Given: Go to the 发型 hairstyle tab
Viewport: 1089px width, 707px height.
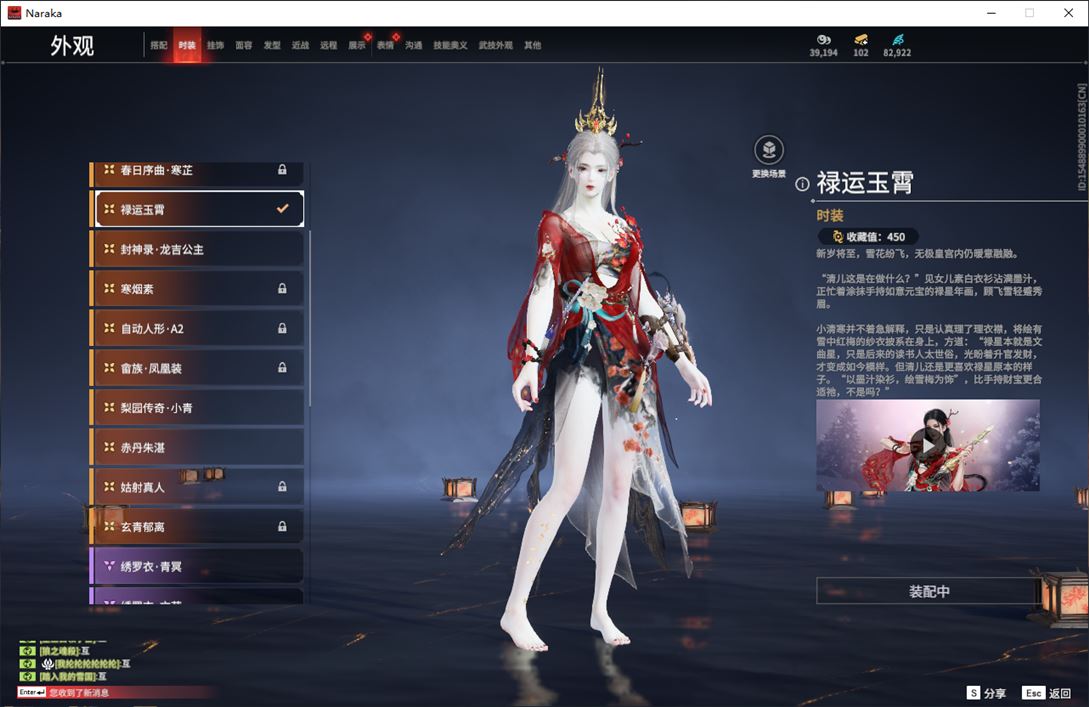Looking at the screenshot, I should pos(272,46).
